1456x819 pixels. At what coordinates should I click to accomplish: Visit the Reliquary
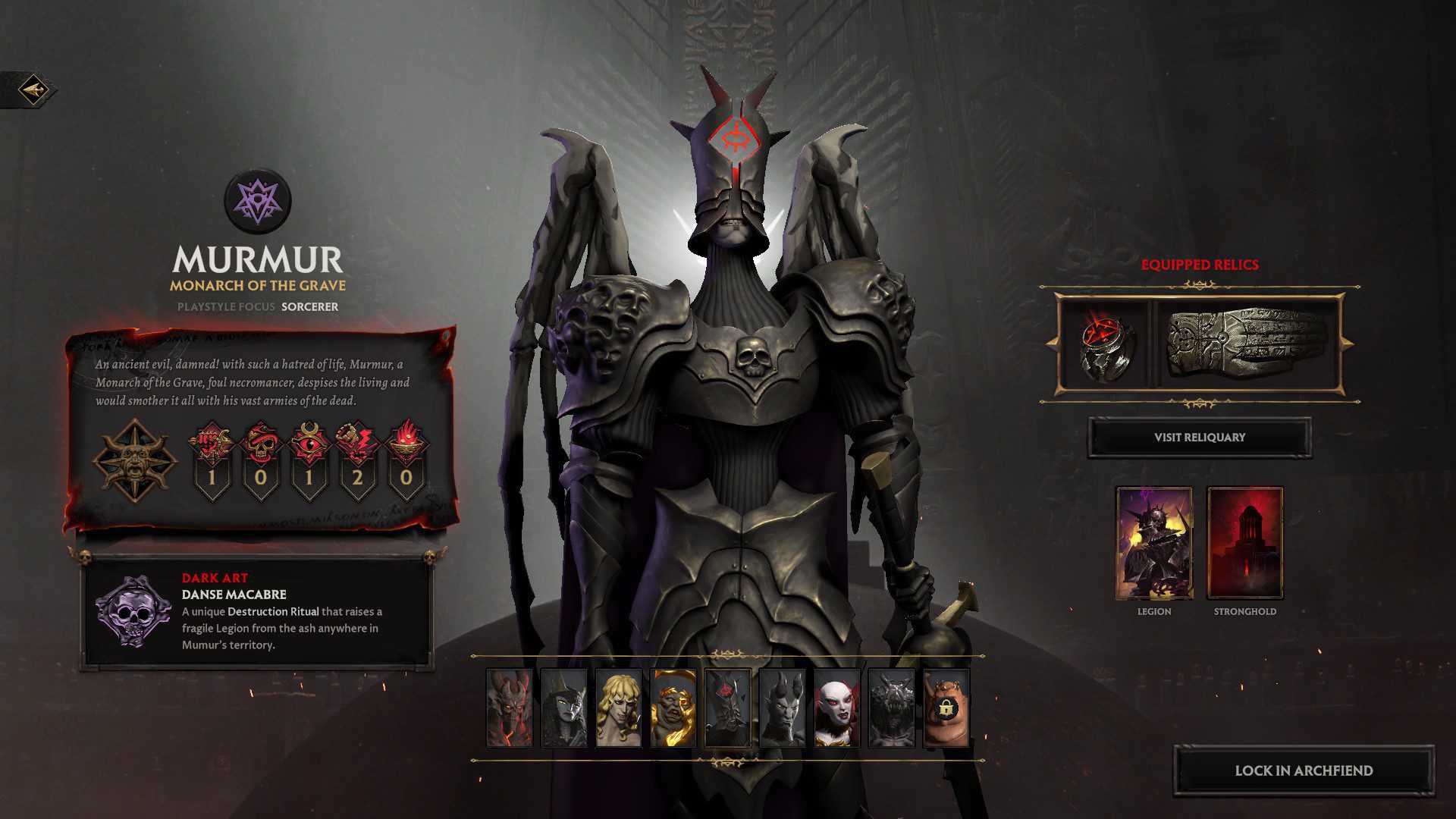pyautogui.click(x=1199, y=438)
